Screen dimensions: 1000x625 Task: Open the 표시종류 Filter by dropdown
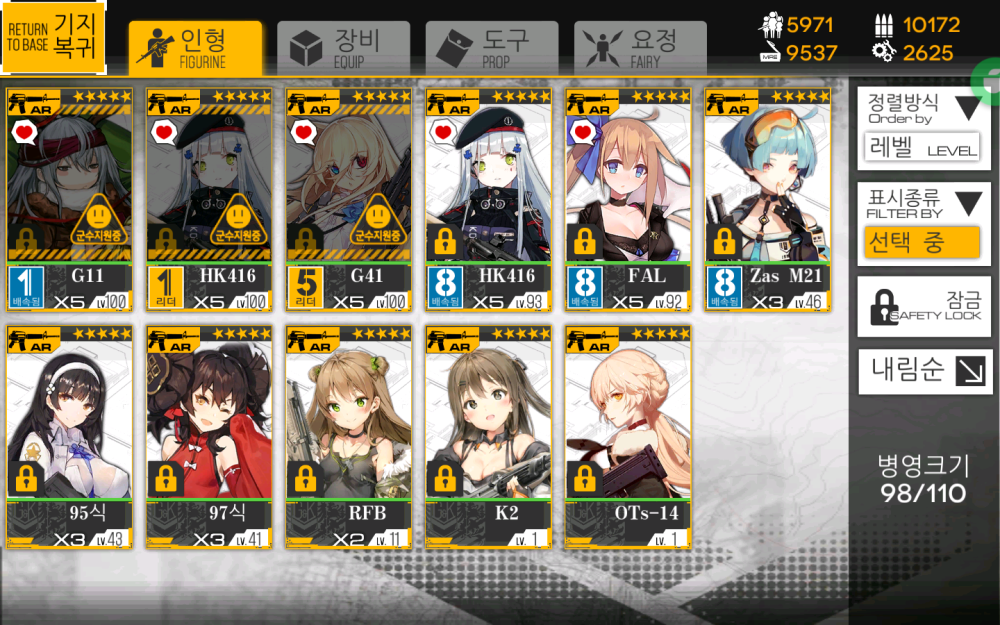tap(923, 224)
